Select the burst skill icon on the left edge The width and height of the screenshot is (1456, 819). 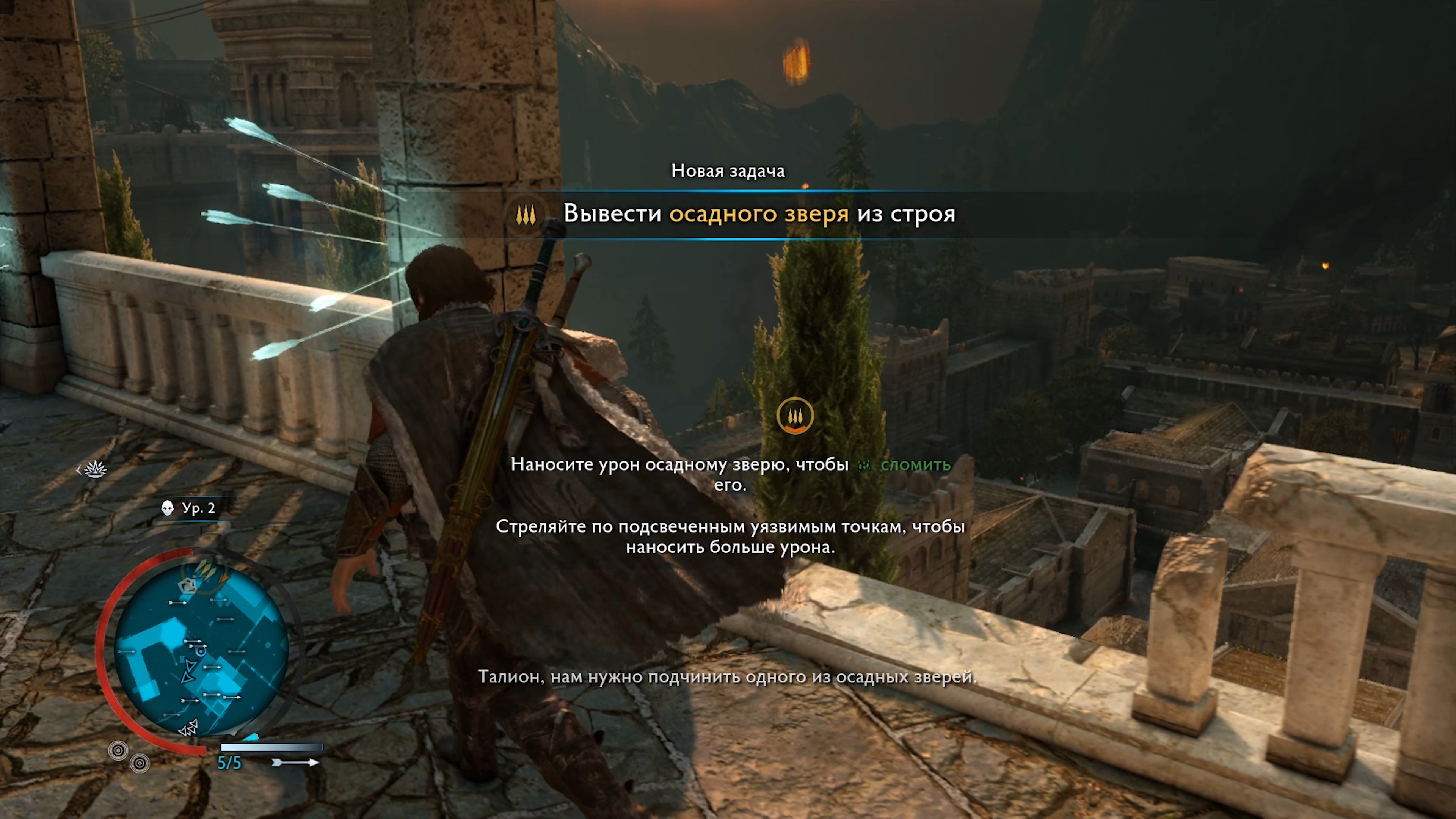[x=96, y=470]
